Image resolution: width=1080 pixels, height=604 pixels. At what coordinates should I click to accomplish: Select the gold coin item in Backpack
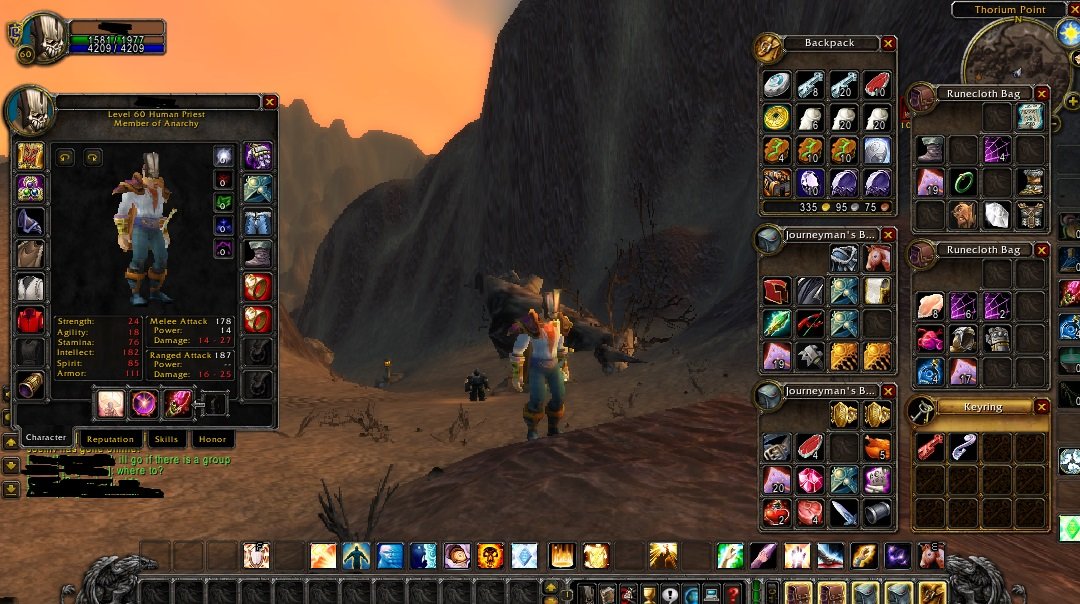point(777,118)
